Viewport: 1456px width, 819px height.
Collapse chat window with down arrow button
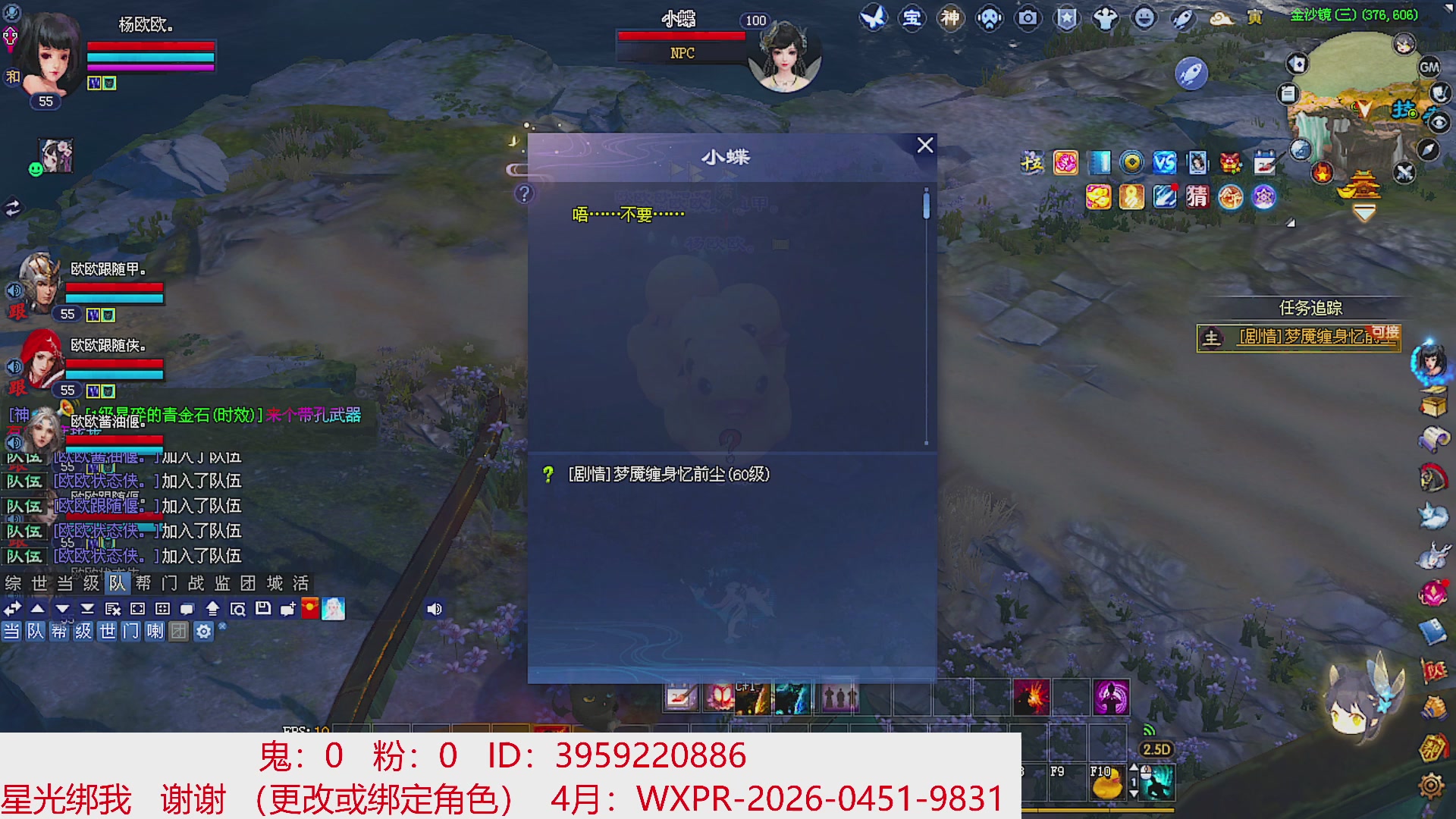coord(63,607)
